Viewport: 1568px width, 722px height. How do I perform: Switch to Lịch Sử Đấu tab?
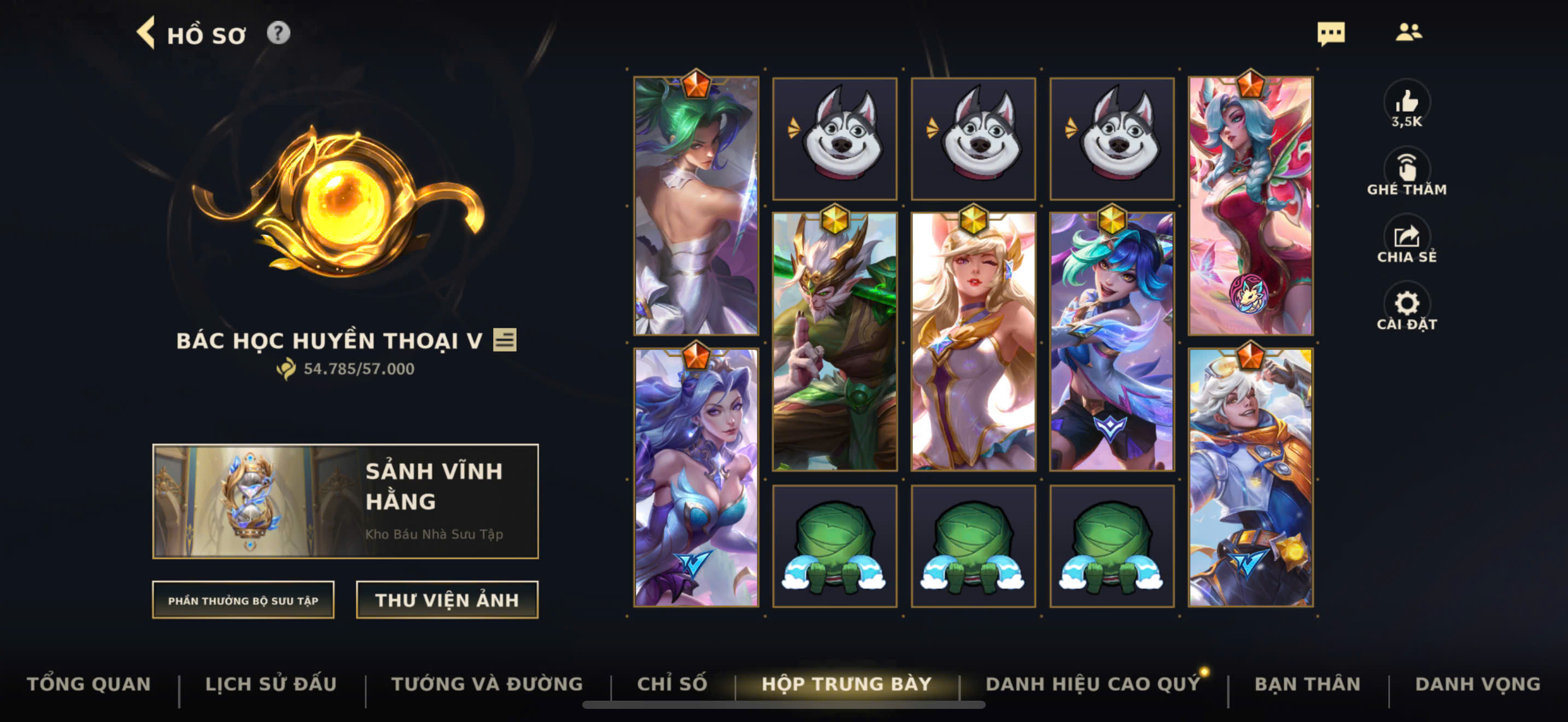point(271,684)
